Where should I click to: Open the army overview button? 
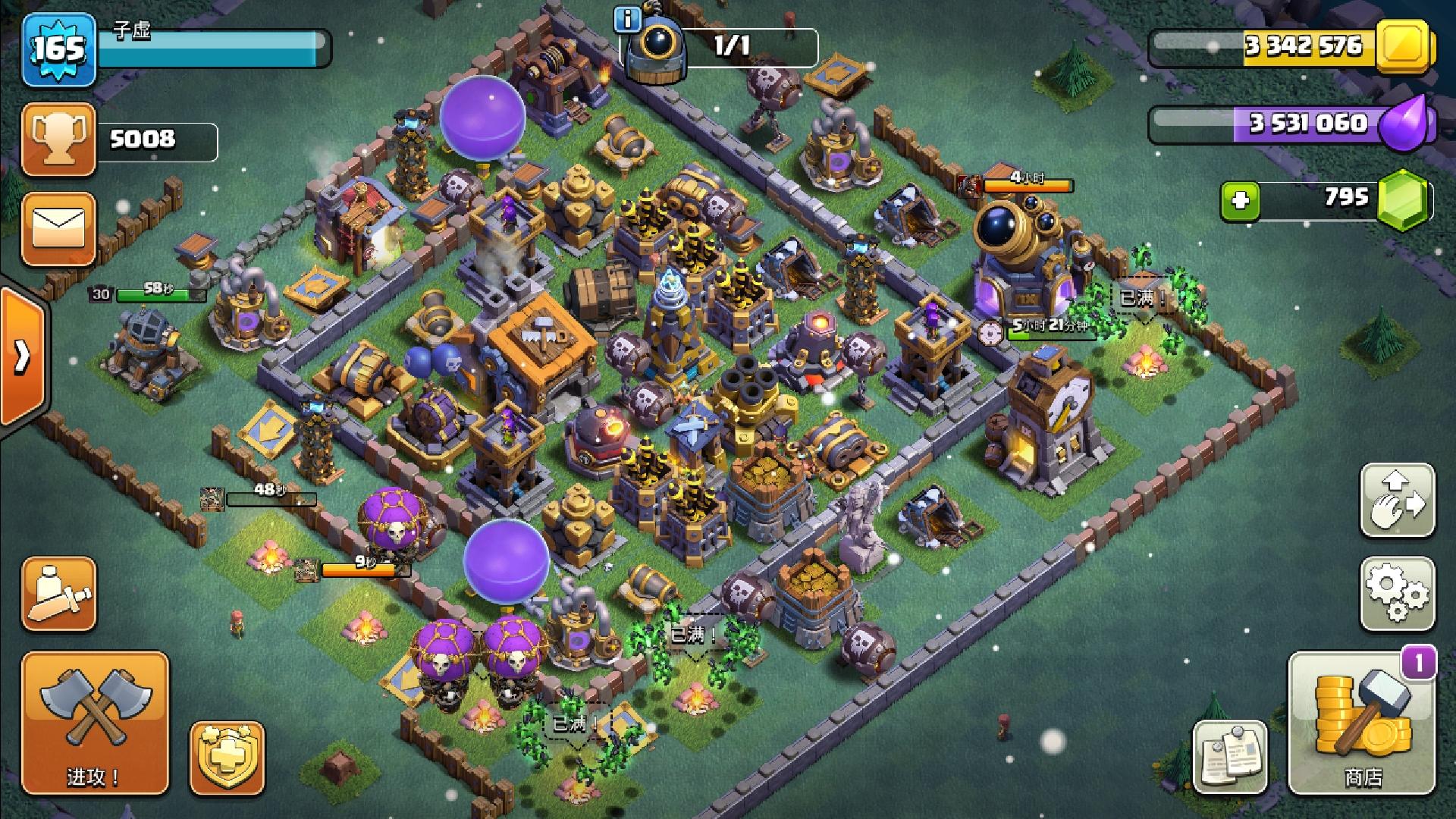59,594
